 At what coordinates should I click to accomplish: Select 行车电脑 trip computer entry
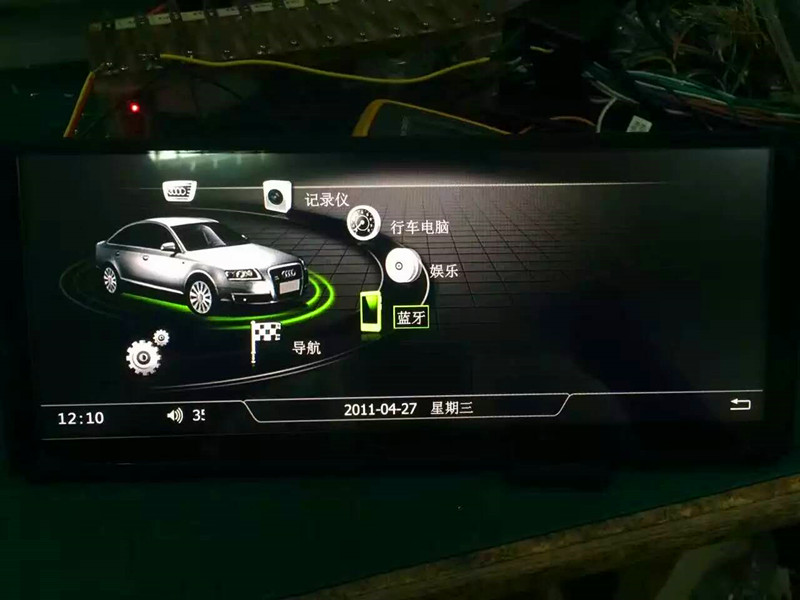tap(363, 222)
